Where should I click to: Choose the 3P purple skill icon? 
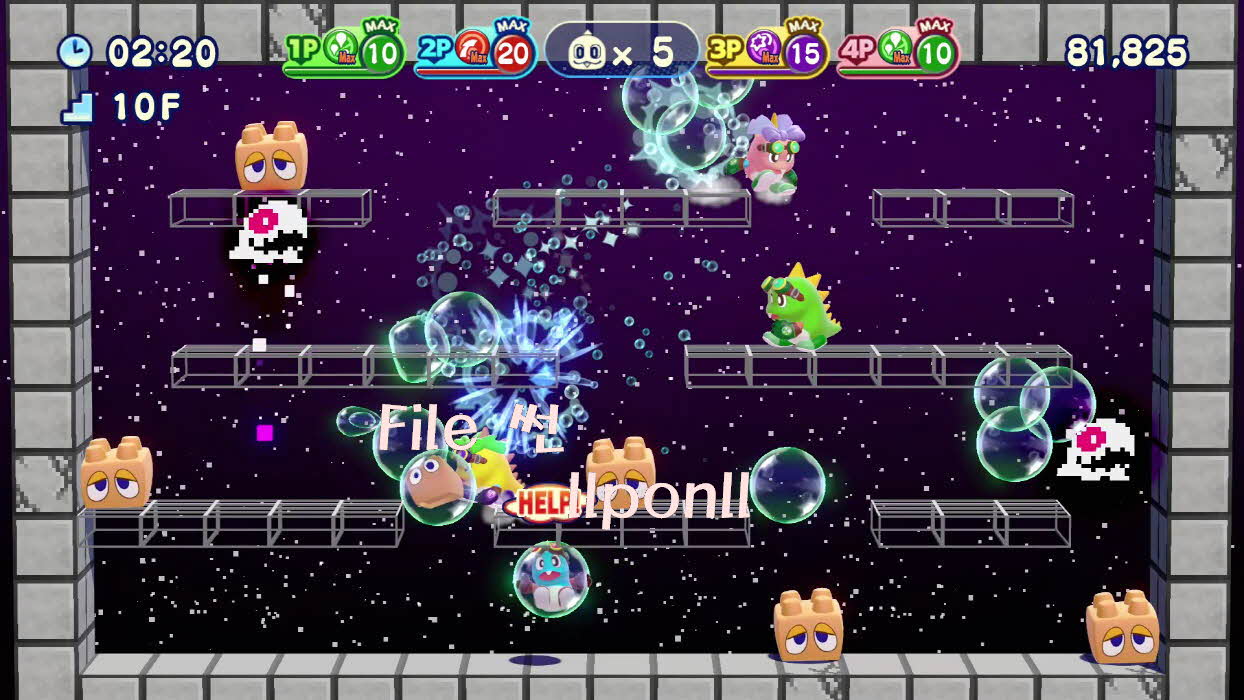(x=765, y=47)
